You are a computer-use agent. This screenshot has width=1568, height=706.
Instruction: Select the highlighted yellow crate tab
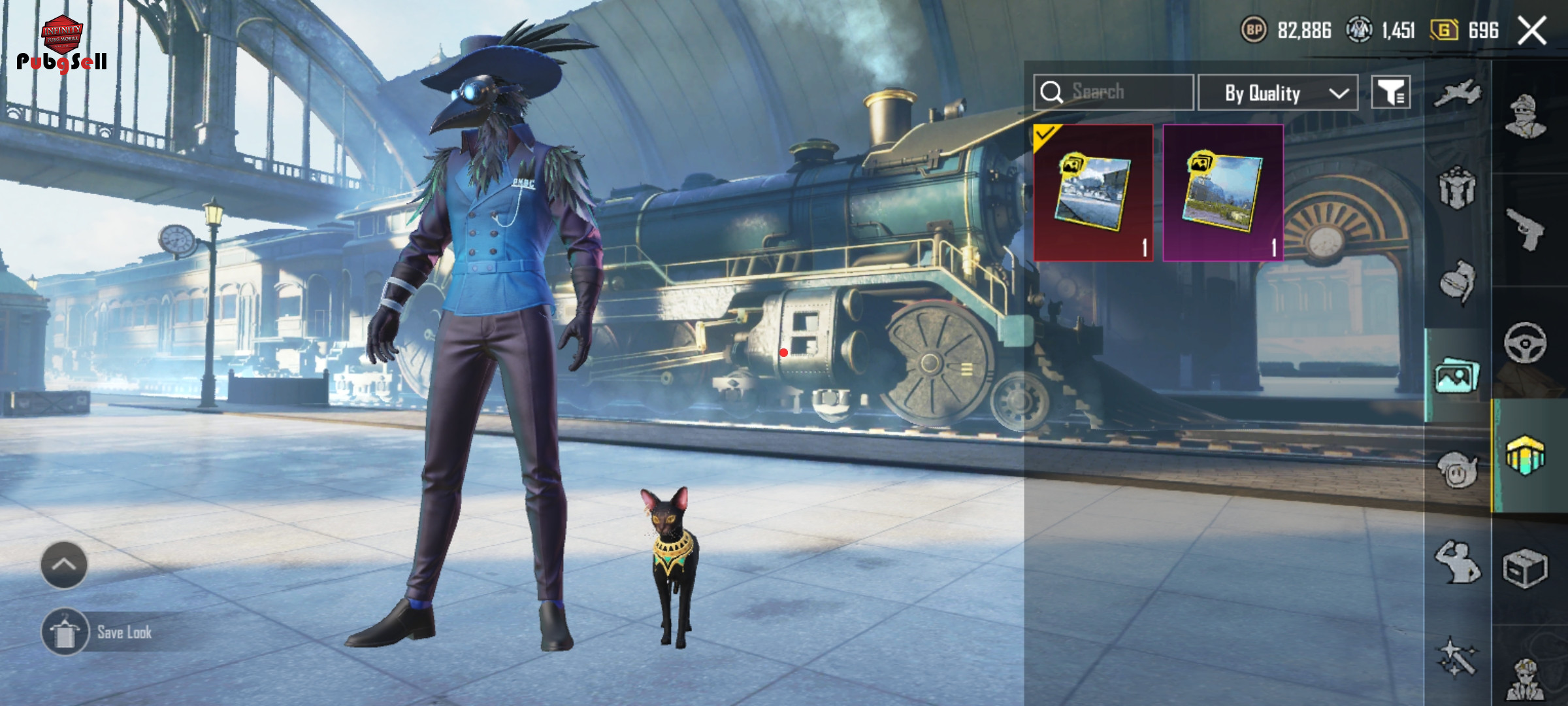tap(1526, 455)
